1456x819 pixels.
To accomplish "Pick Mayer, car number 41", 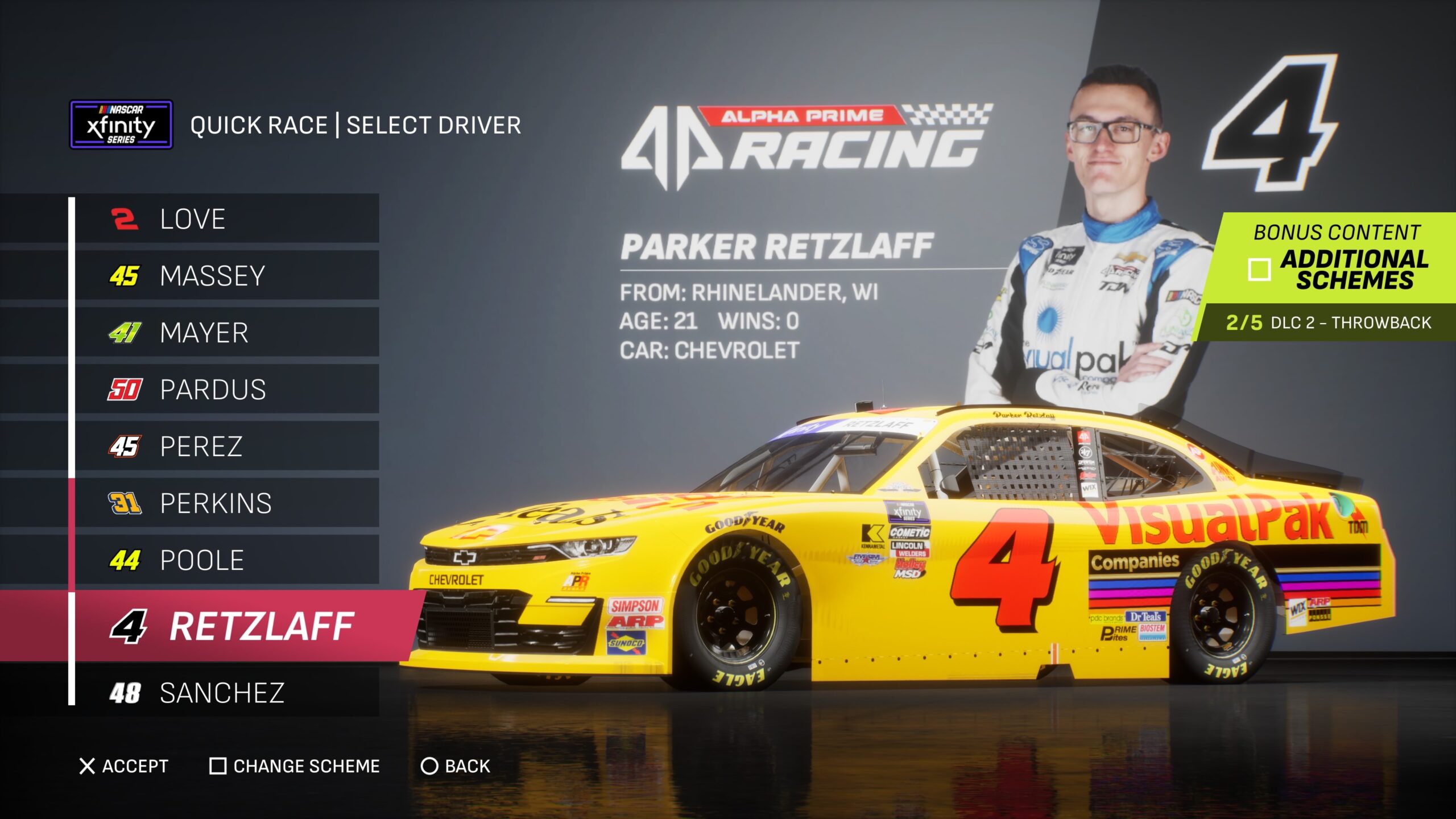I will (x=226, y=333).
